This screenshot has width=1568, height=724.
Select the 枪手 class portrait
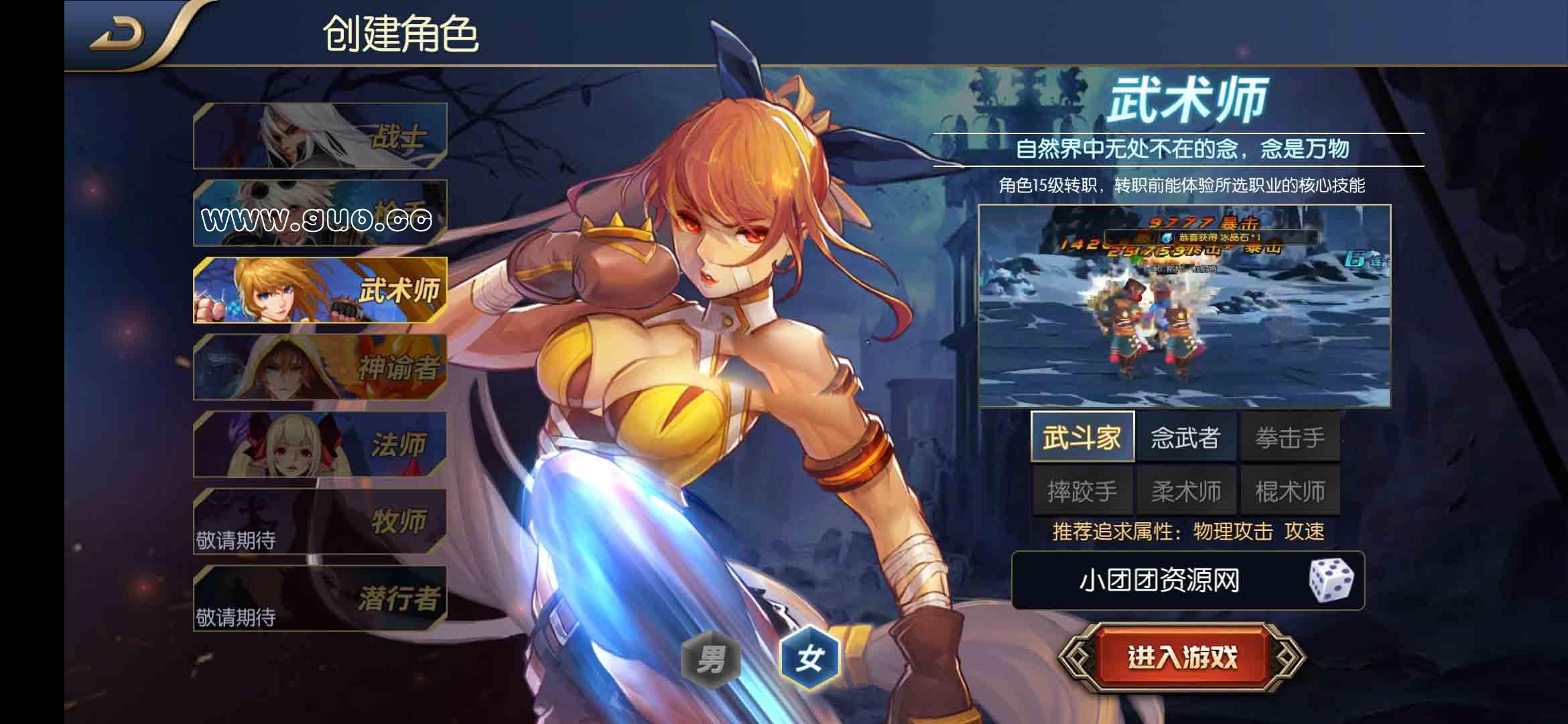pos(318,213)
